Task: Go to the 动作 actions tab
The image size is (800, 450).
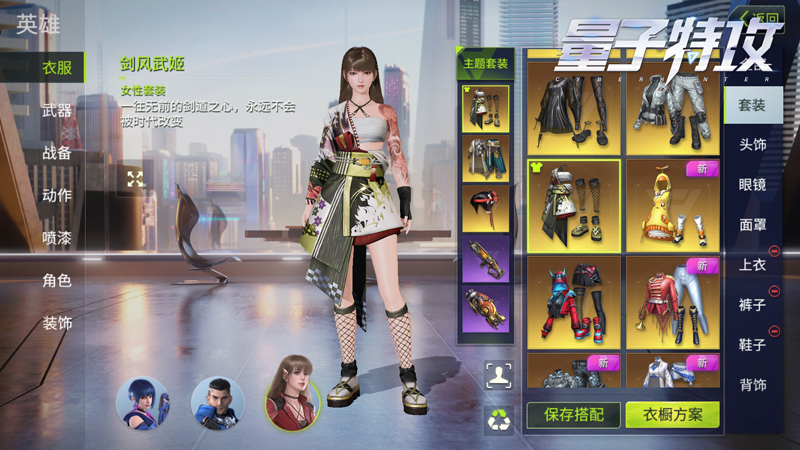Action: [56, 195]
